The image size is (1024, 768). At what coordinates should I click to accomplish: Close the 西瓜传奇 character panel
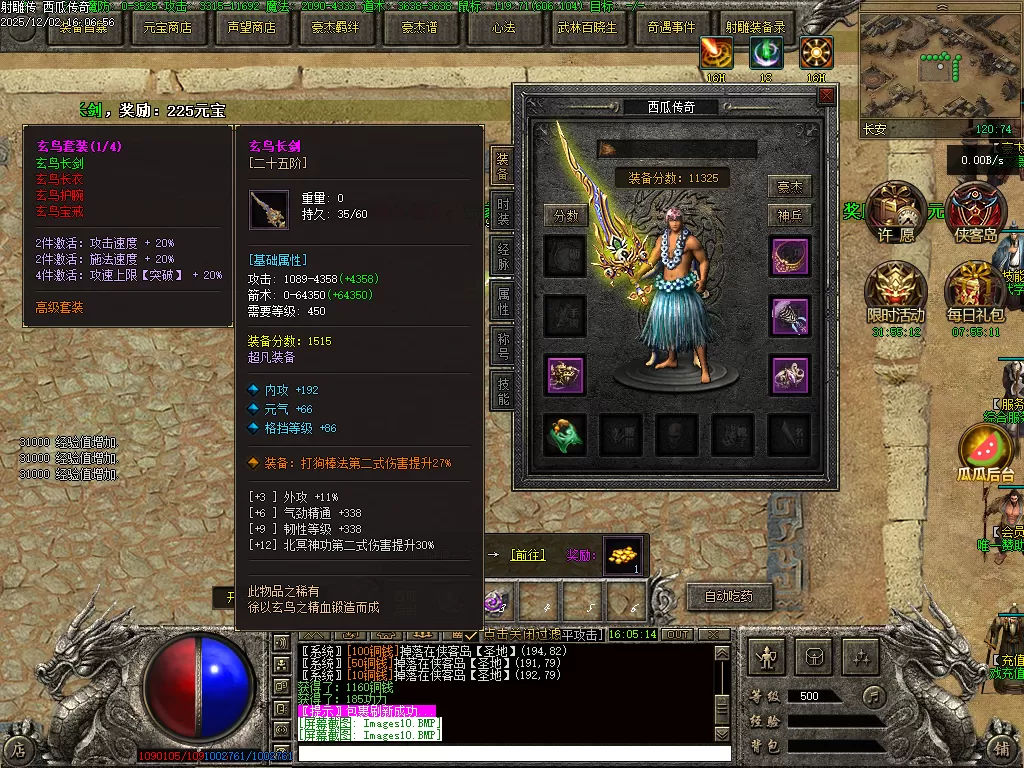pos(826,96)
